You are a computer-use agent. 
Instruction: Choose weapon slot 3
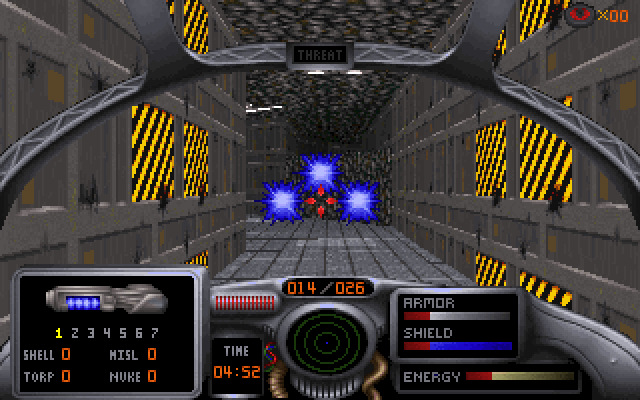click(x=91, y=332)
